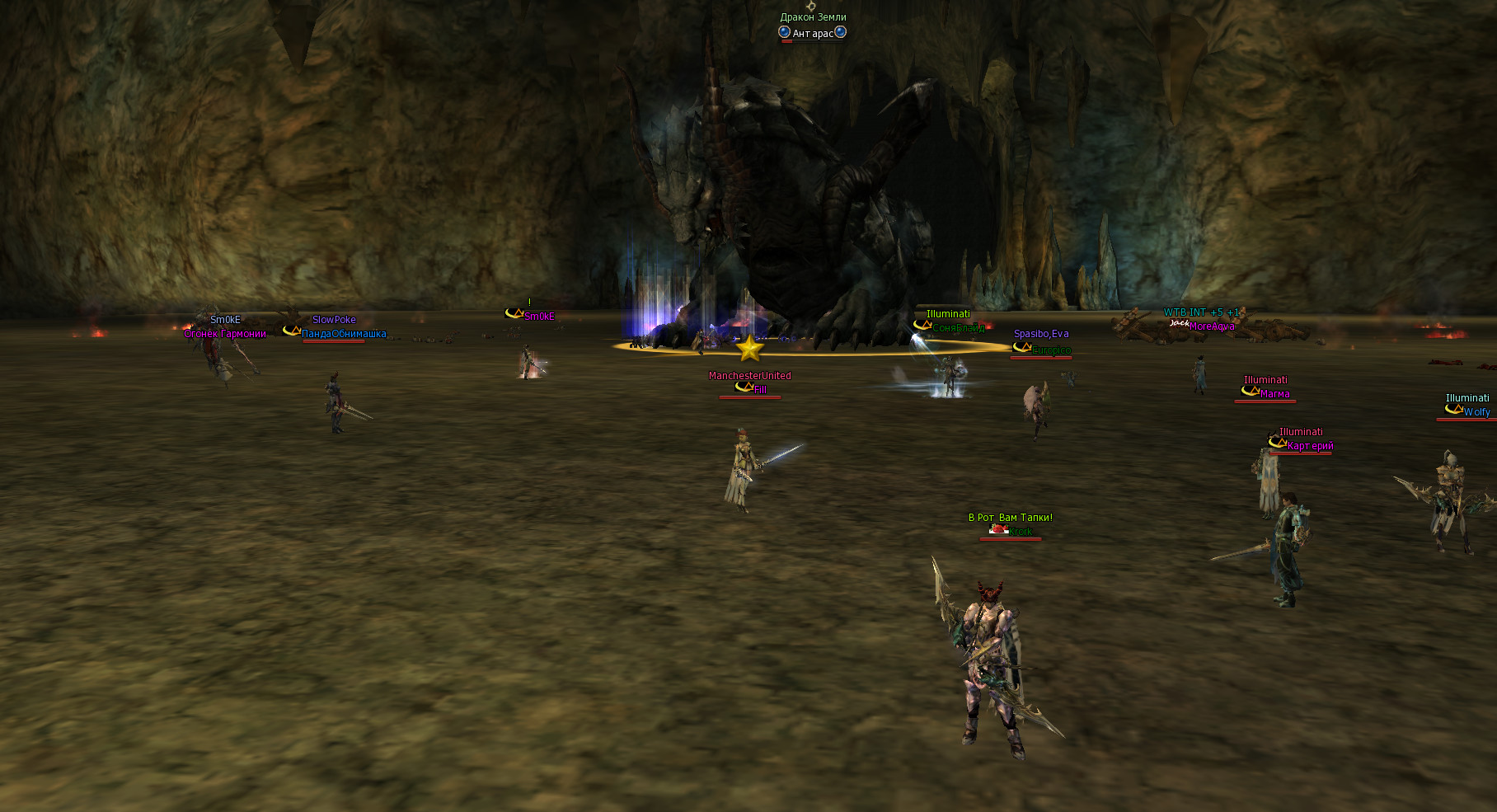Target the player named Магма
This screenshot has height=812, width=1497.
point(1274,394)
